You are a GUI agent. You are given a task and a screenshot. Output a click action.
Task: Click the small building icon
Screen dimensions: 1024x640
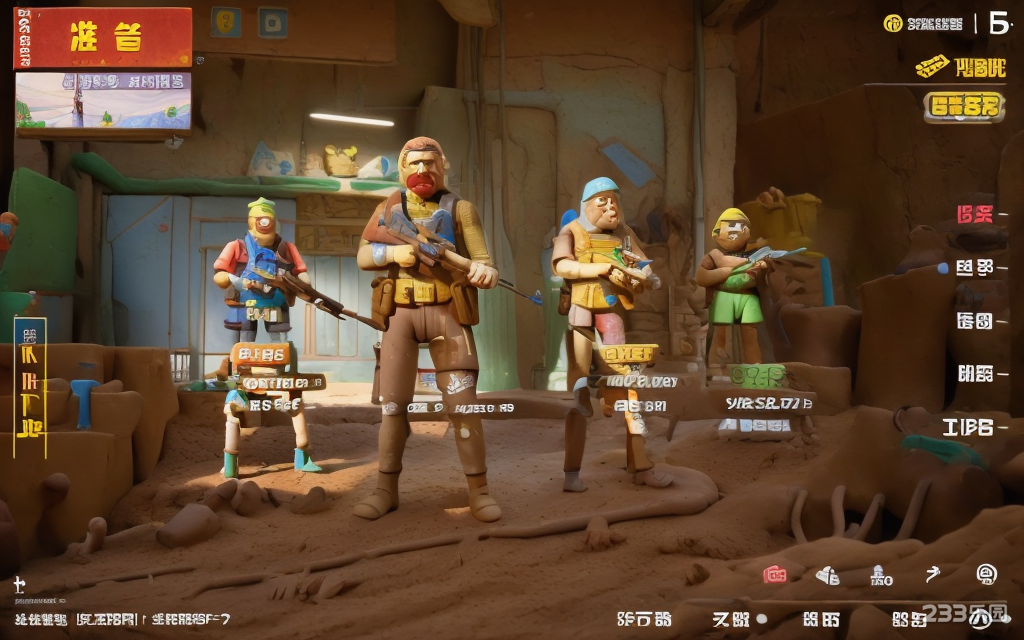880,574
